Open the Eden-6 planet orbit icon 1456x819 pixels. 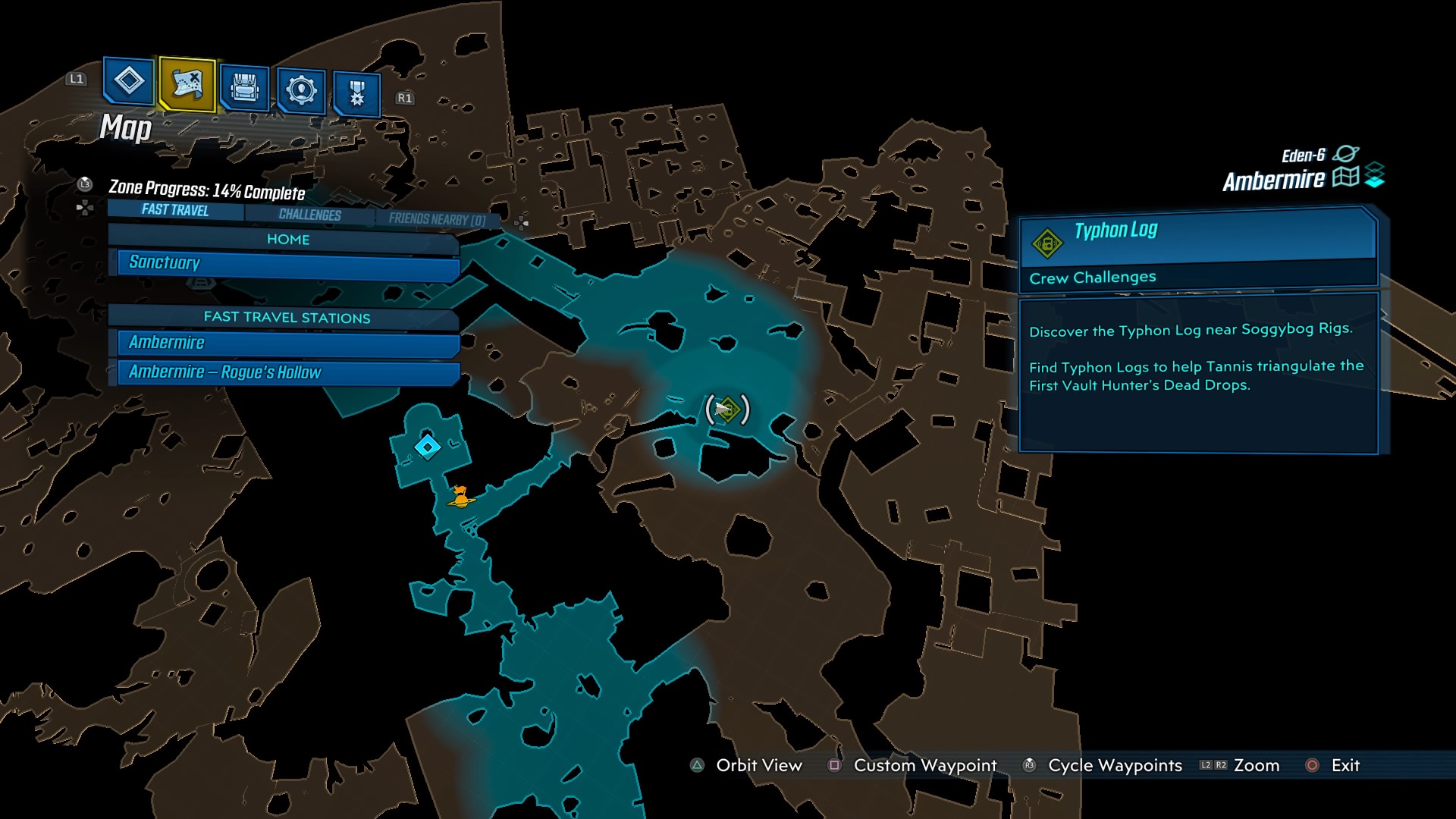click(1346, 154)
